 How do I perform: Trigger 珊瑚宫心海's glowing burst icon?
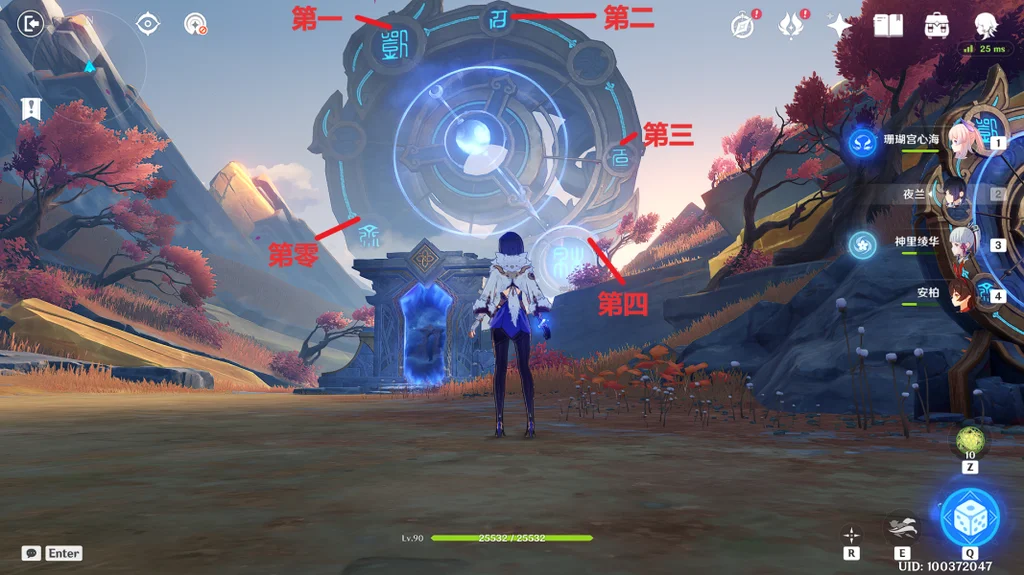point(862,142)
